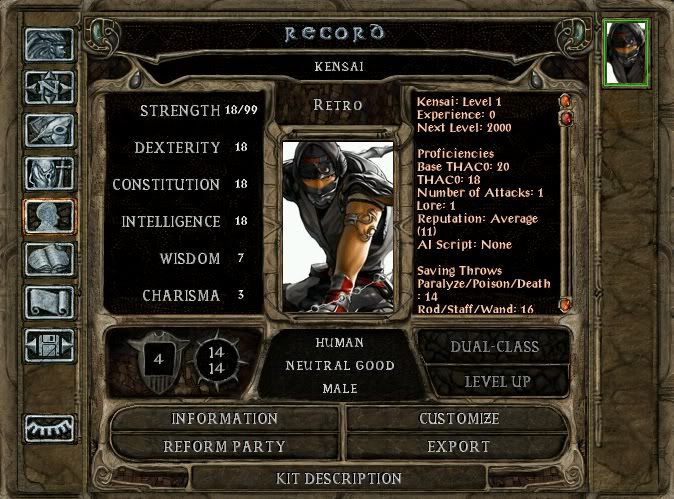Click the stats panel scroll-up gem
The height and width of the screenshot is (499, 674).
[x=565, y=101]
